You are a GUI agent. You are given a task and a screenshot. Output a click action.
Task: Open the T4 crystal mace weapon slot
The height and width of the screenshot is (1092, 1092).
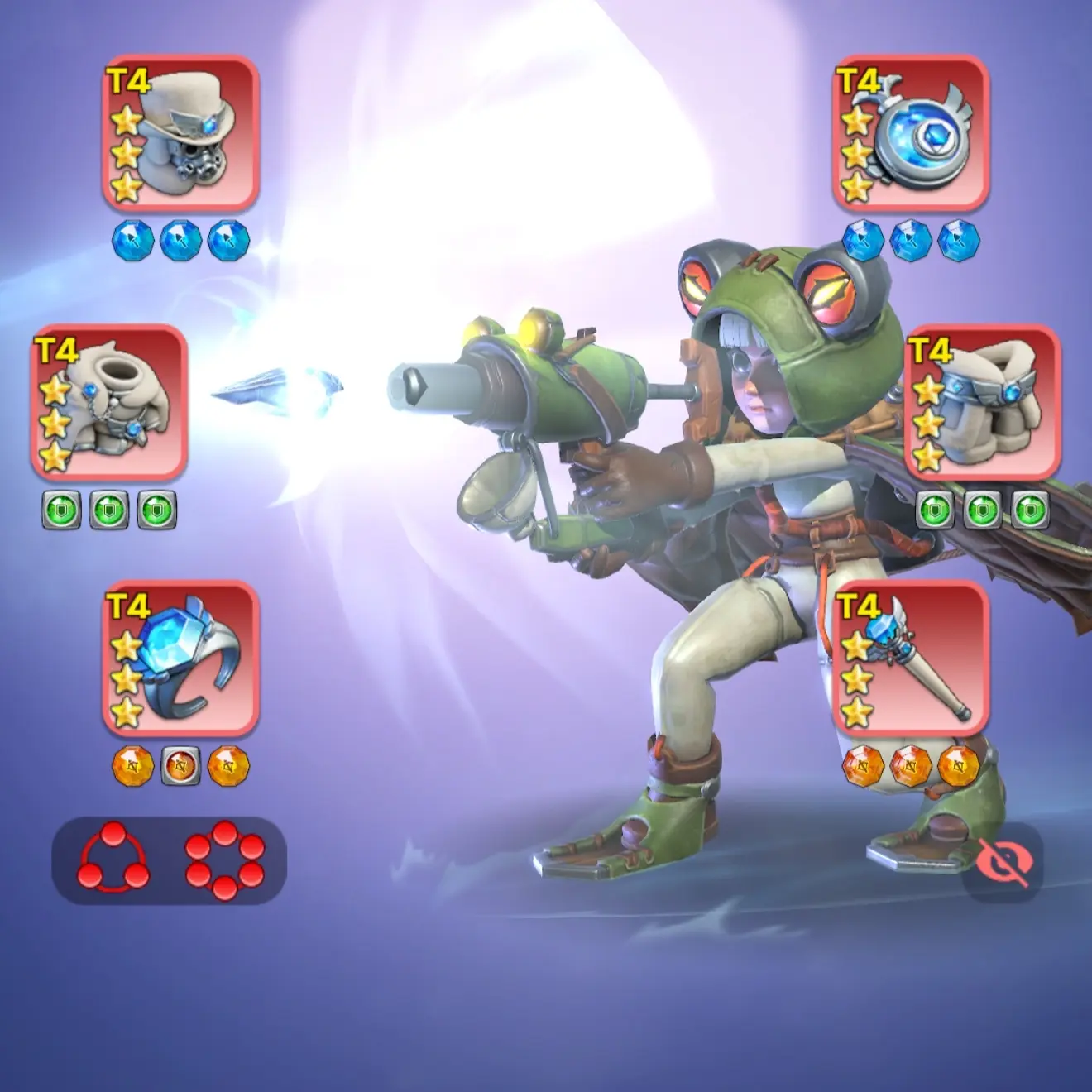point(910,659)
